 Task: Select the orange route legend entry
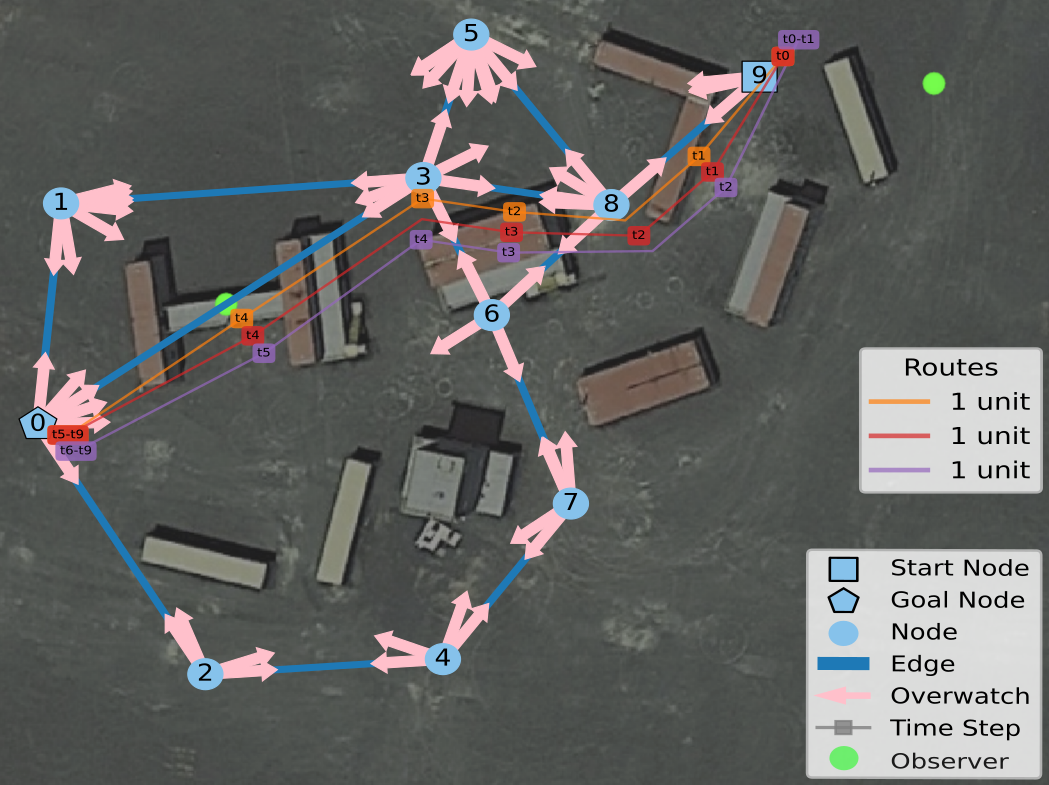pos(950,402)
